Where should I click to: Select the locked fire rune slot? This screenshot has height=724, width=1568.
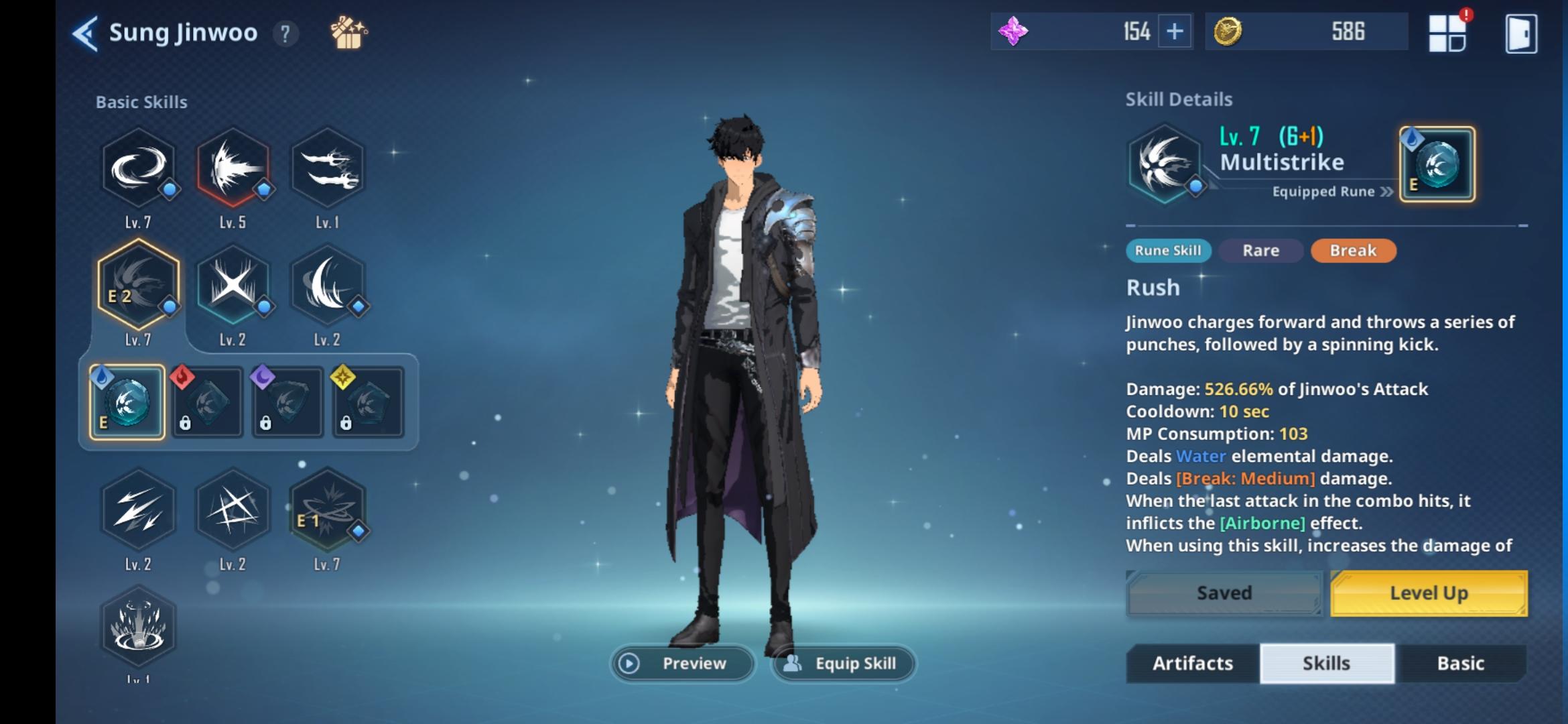(x=207, y=402)
